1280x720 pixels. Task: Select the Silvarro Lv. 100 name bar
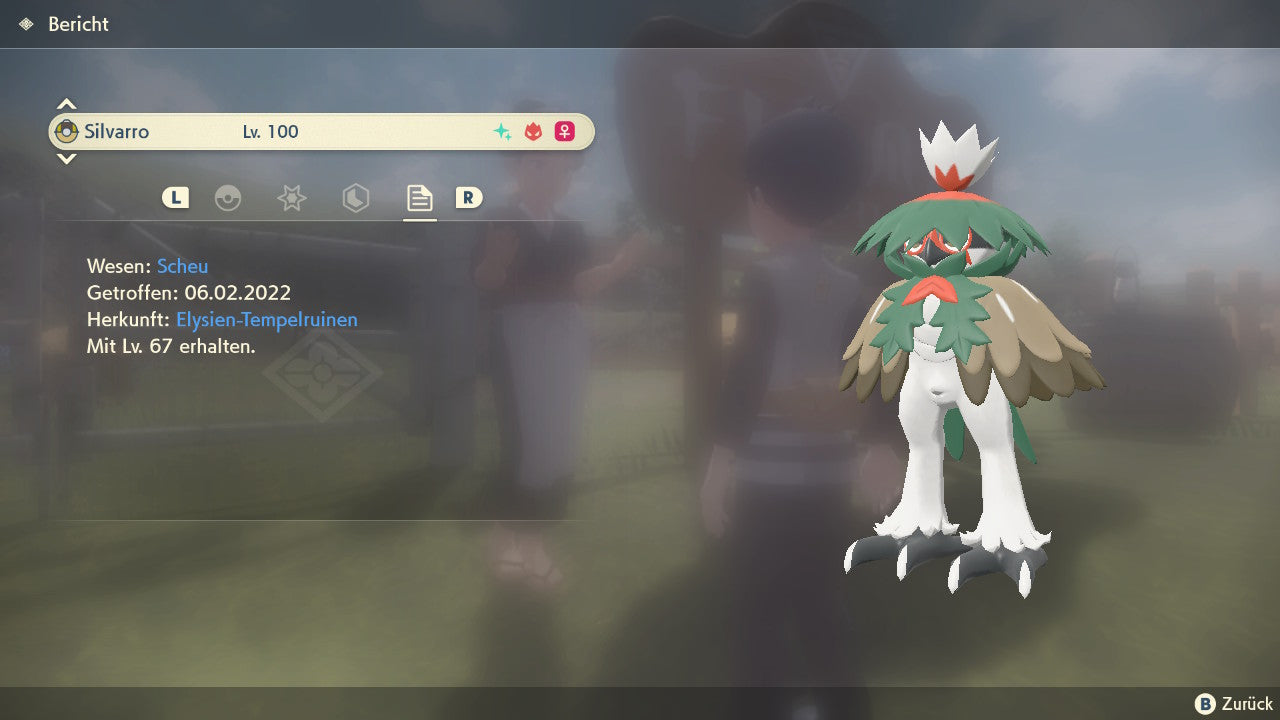pyautogui.click(x=321, y=131)
